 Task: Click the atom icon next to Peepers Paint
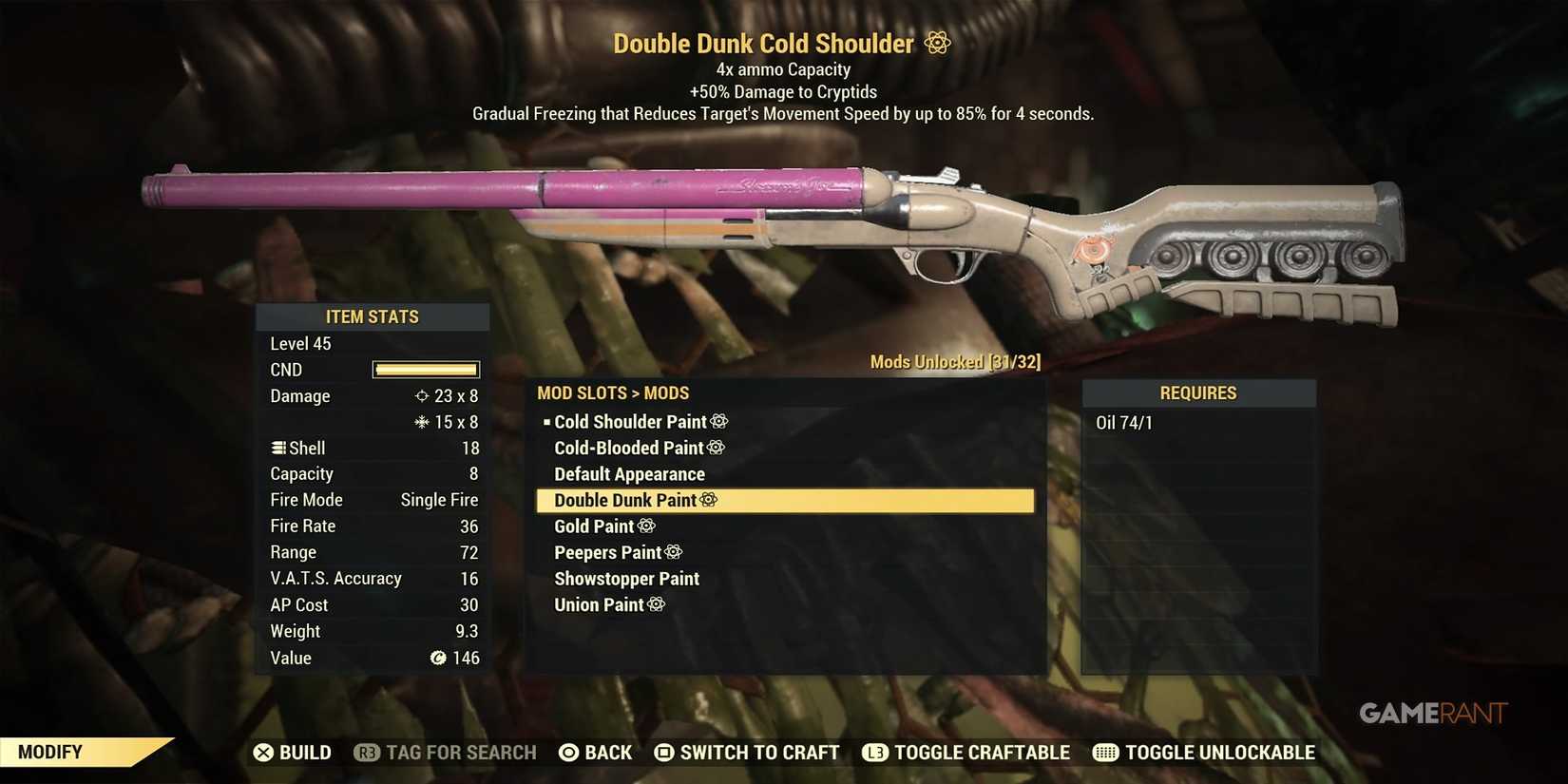675,552
